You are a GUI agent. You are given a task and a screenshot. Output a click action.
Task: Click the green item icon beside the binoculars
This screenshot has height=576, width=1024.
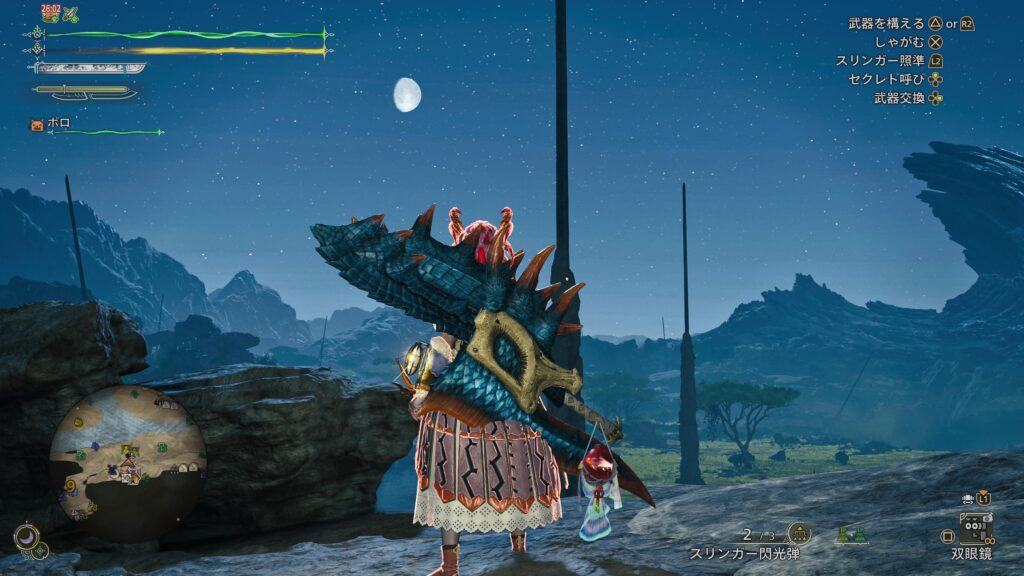852,535
